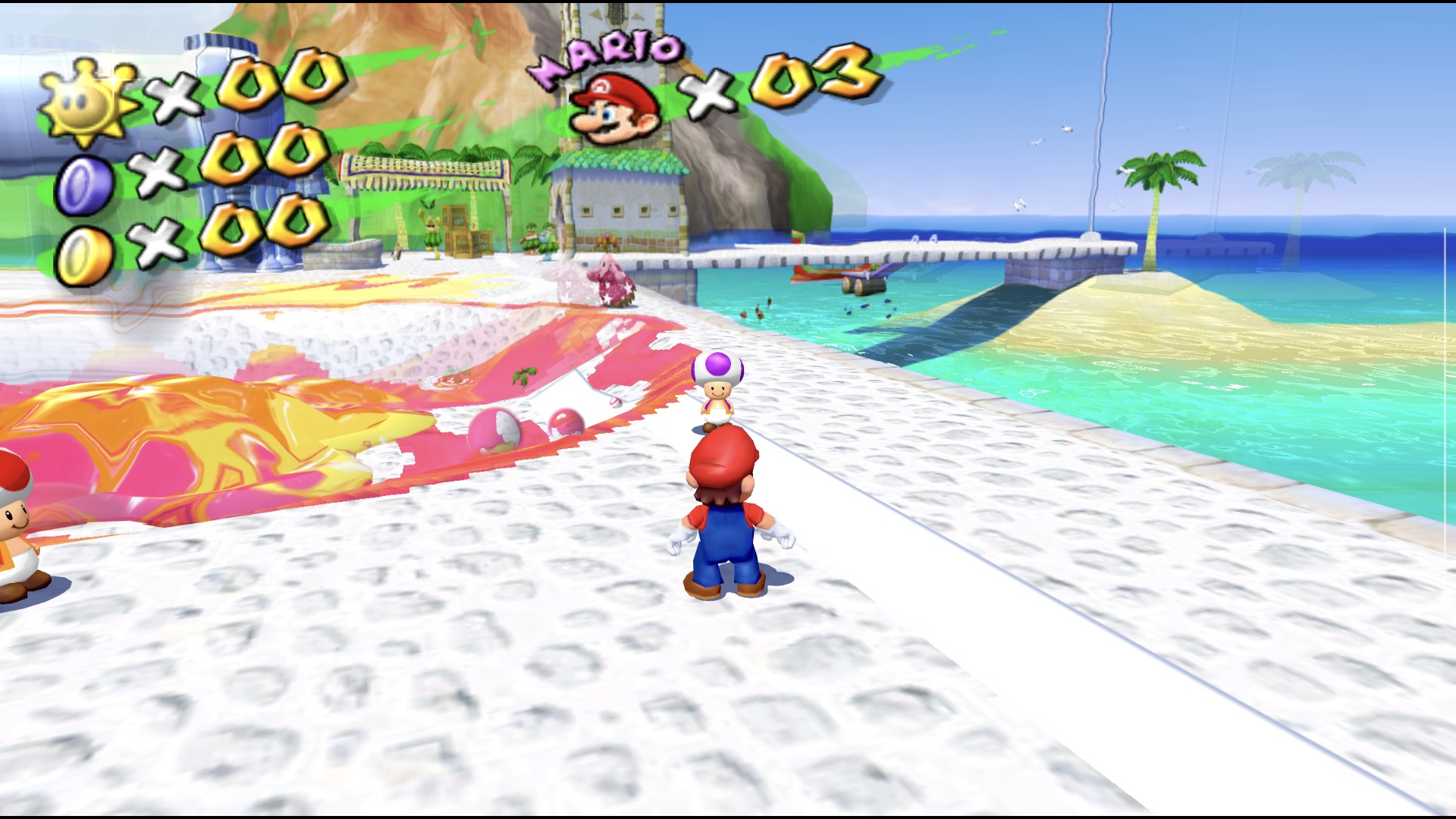The height and width of the screenshot is (819, 1456).
Task: Click the Shine Sprite icon
Action: [x=87, y=102]
